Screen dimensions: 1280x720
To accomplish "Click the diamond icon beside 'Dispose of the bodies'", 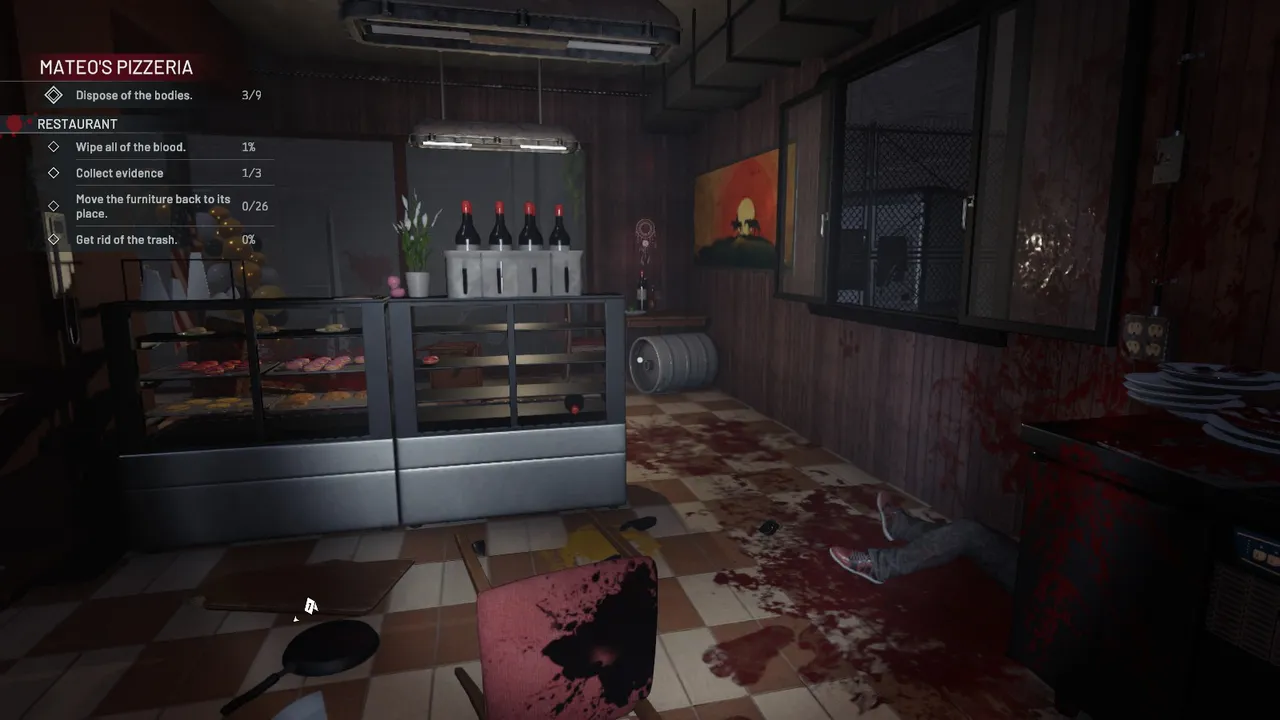I will click(x=55, y=94).
